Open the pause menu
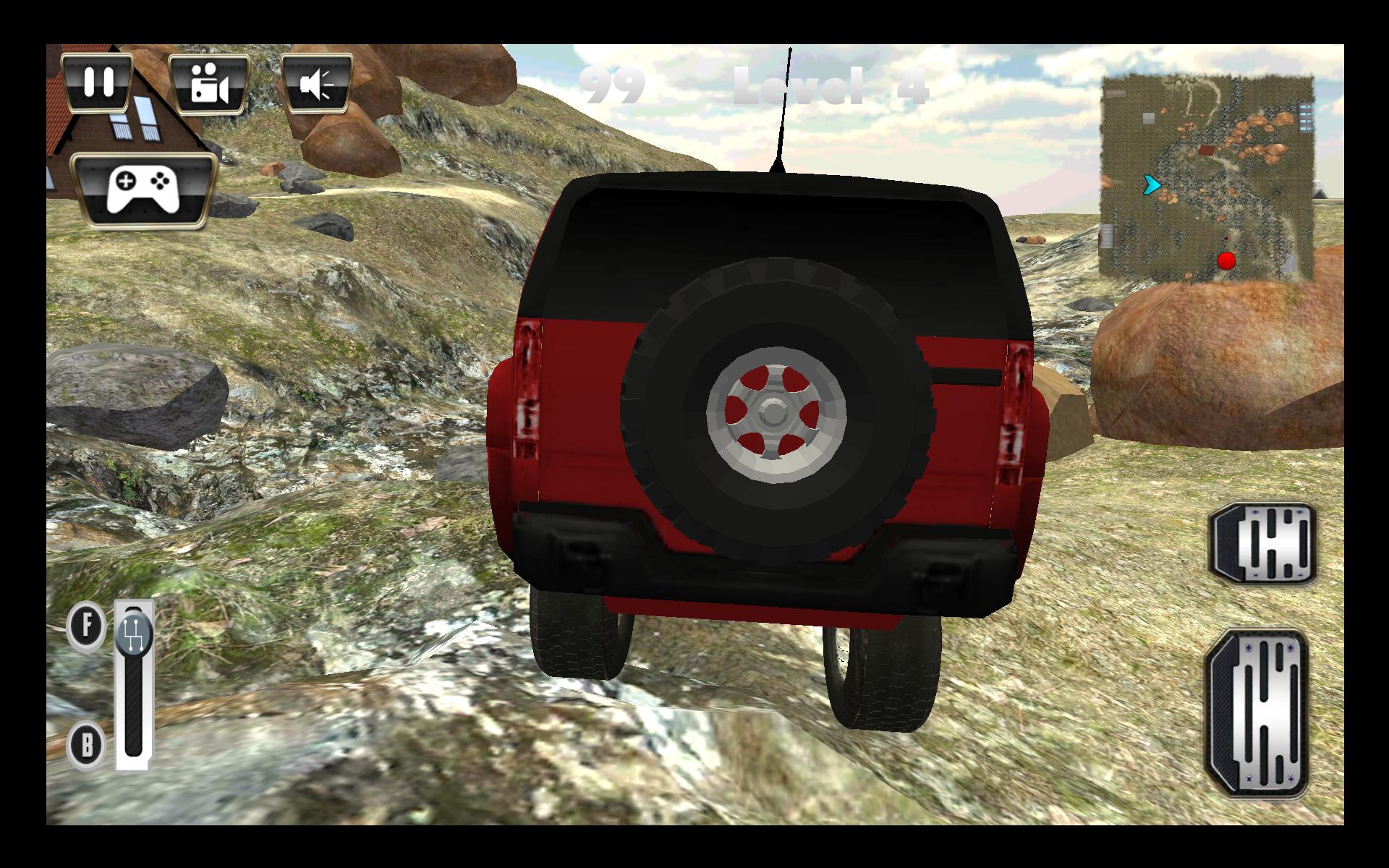The height and width of the screenshot is (868, 1389). [x=99, y=82]
